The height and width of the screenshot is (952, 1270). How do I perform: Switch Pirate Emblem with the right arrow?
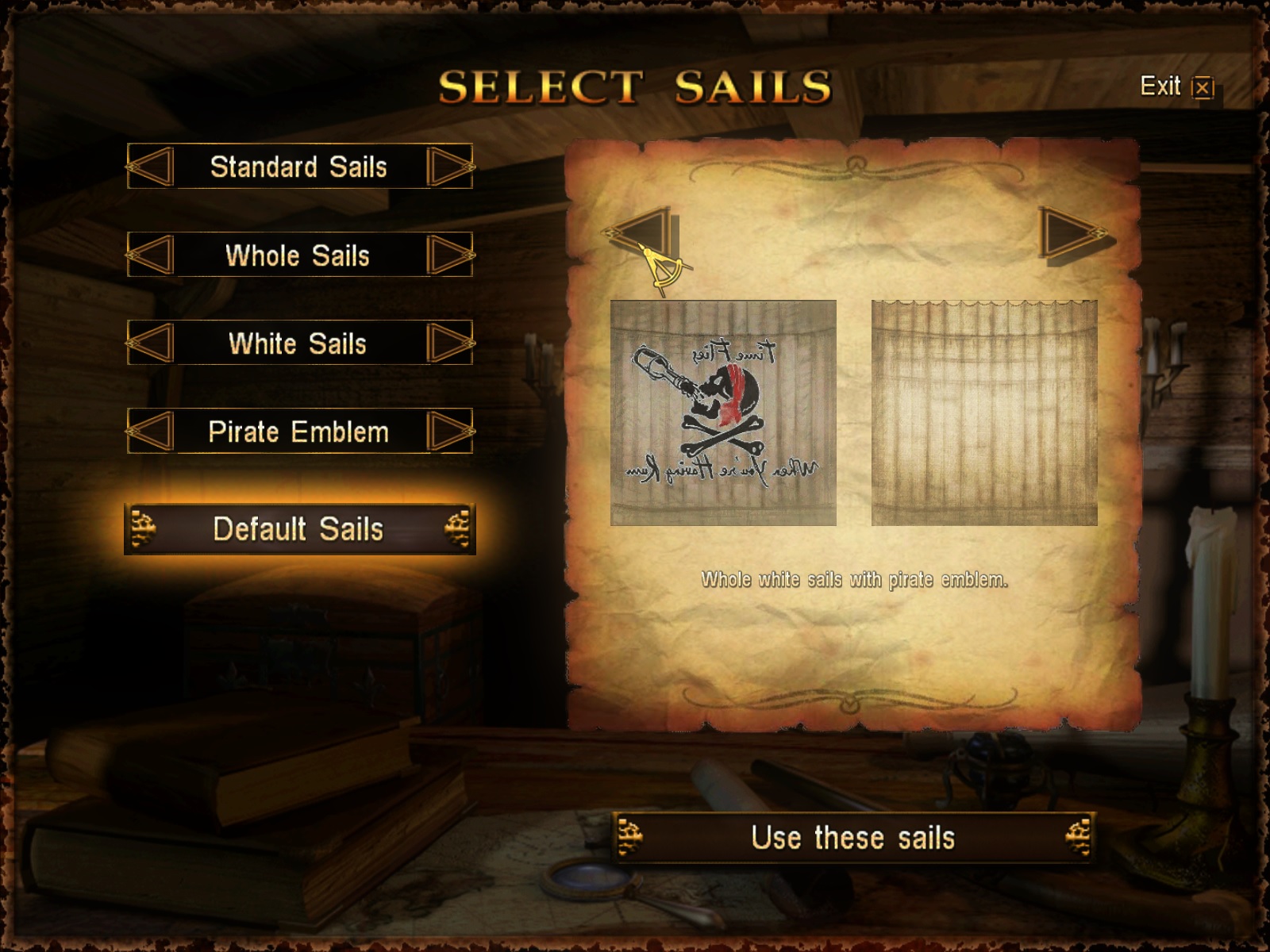point(449,432)
